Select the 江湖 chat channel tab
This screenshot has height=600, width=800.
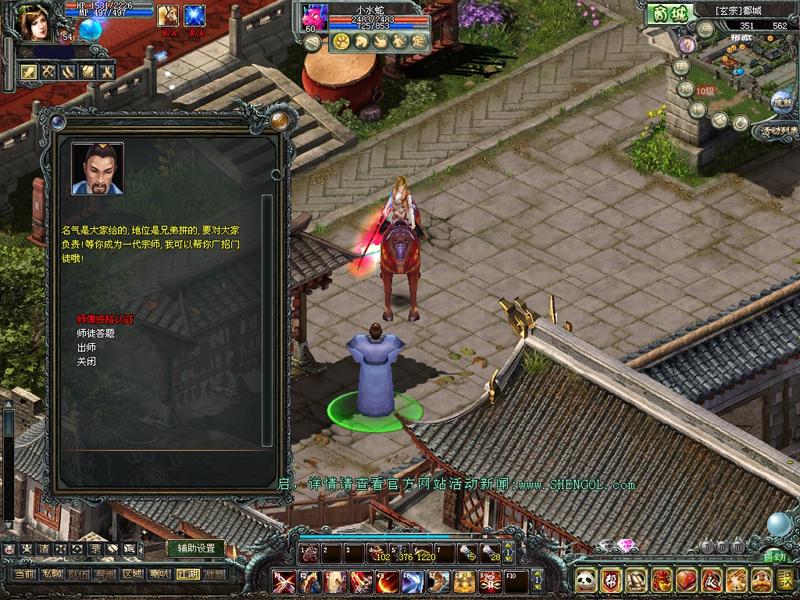(x=186, y=574)
